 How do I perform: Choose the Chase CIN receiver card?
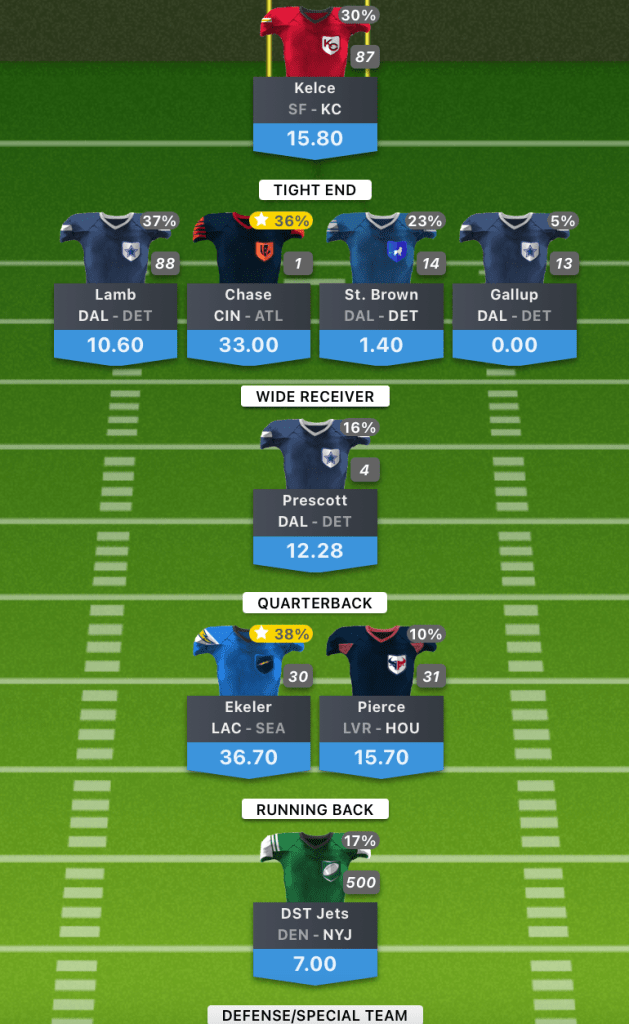tap(248, 307)
